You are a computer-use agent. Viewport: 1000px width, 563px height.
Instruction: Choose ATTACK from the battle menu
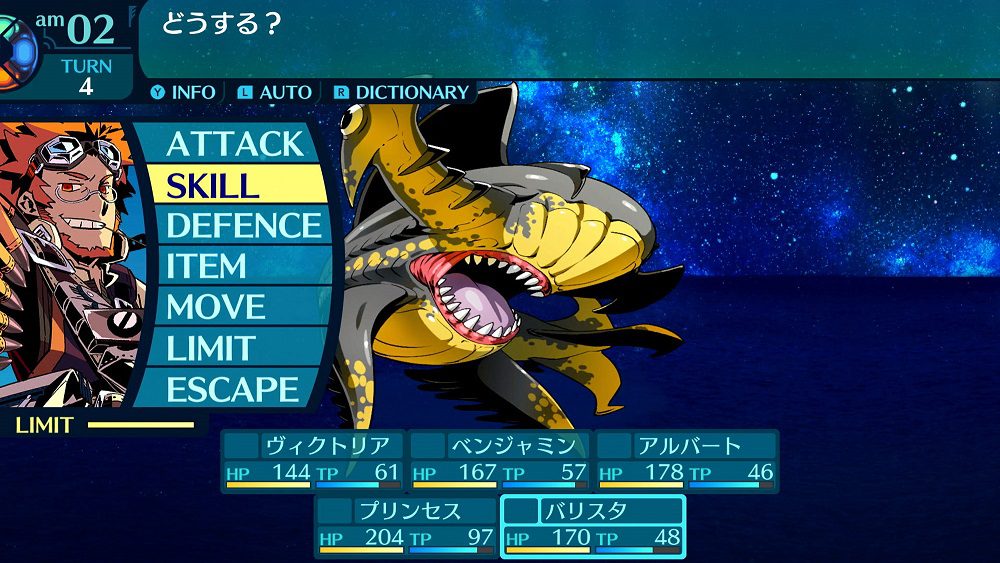234,143
